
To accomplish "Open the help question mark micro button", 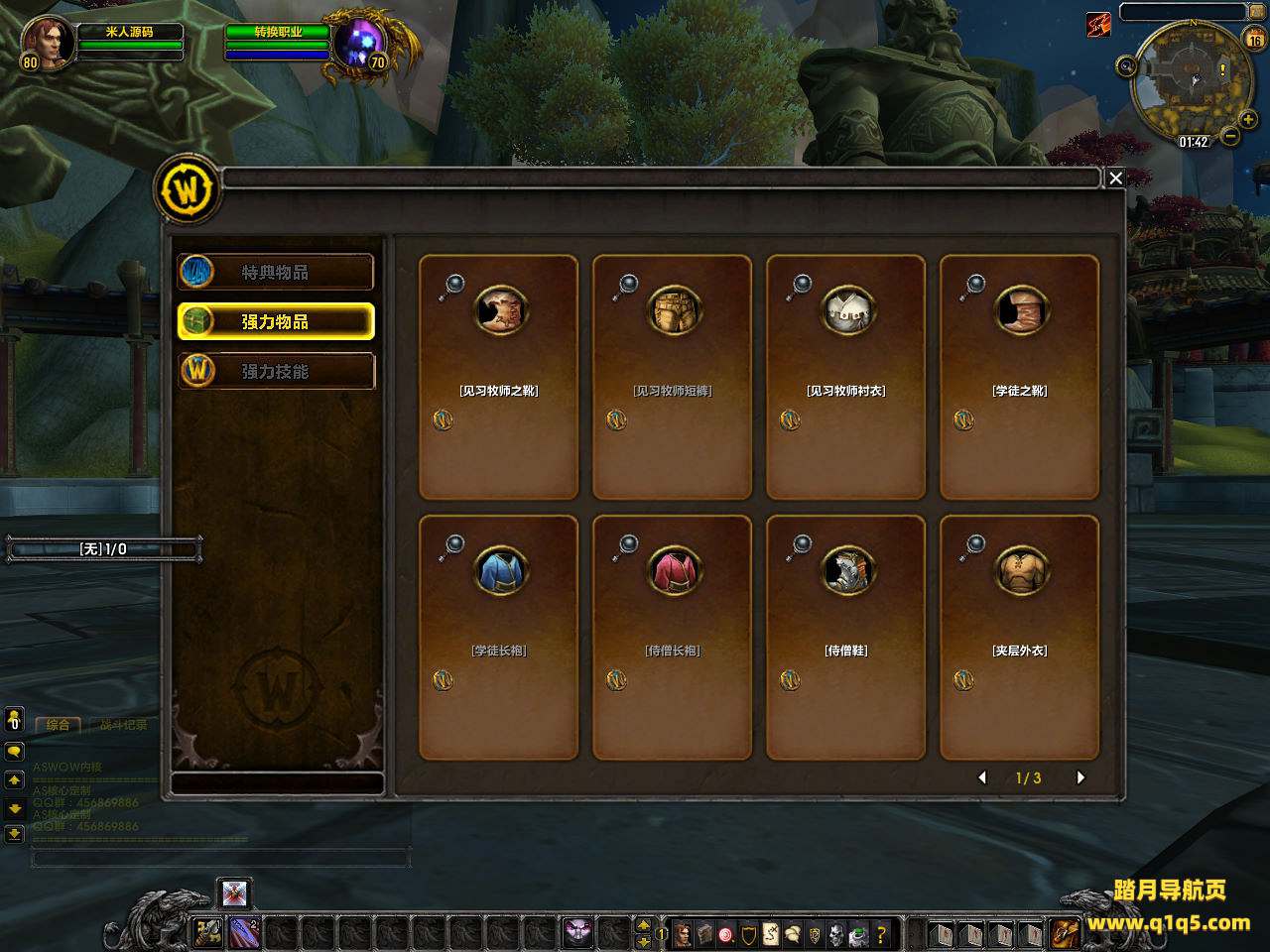I will (x=880, y=934).
